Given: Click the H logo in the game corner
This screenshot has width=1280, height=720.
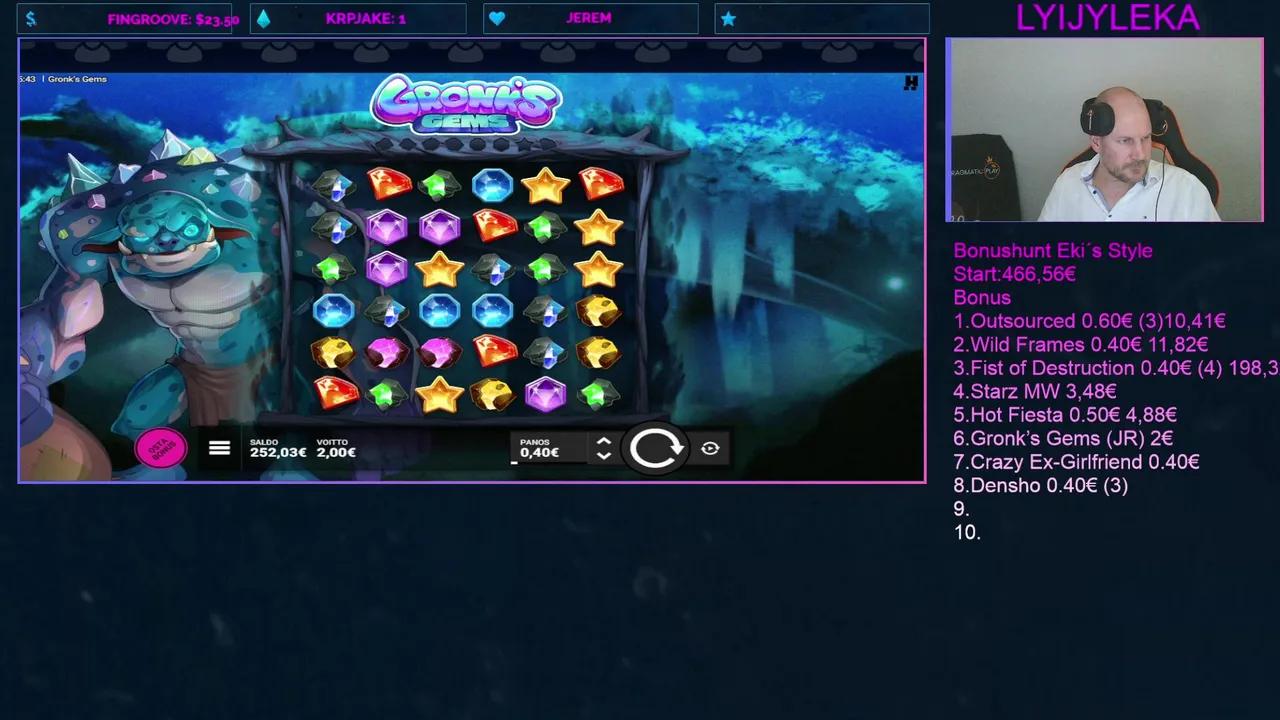Looking at the screenshot, I should click(x=911, y=83).
